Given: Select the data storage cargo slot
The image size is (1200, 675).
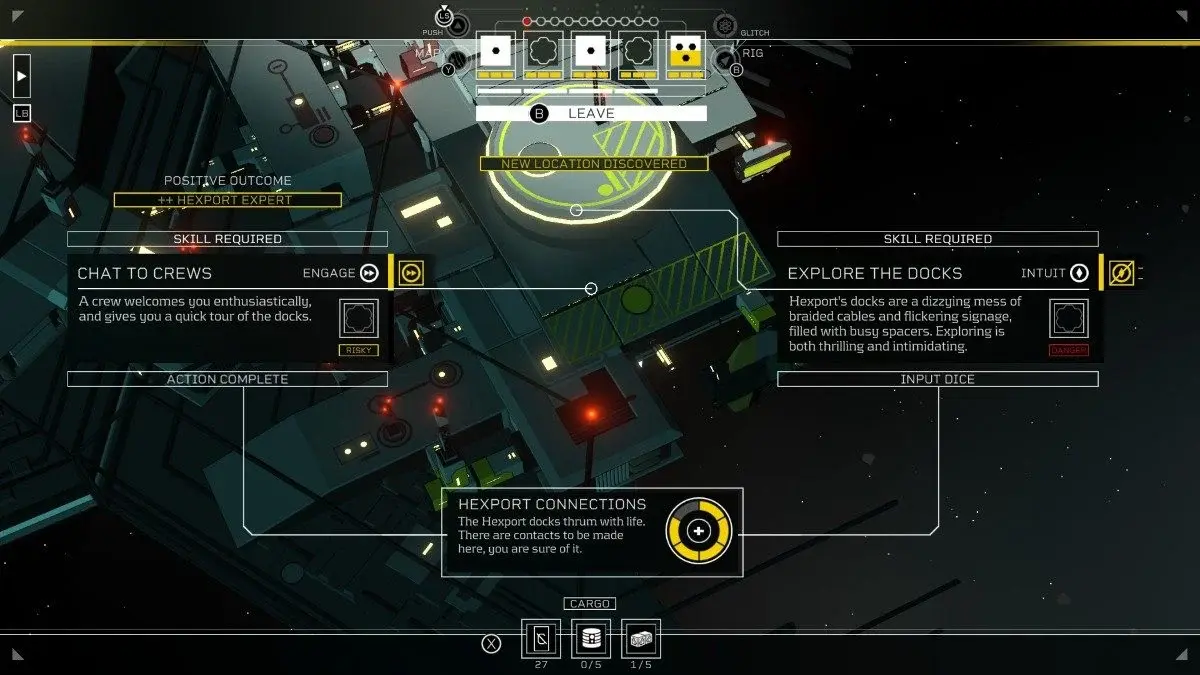Looking at the screenshot, I should click(x=591, y=639).
